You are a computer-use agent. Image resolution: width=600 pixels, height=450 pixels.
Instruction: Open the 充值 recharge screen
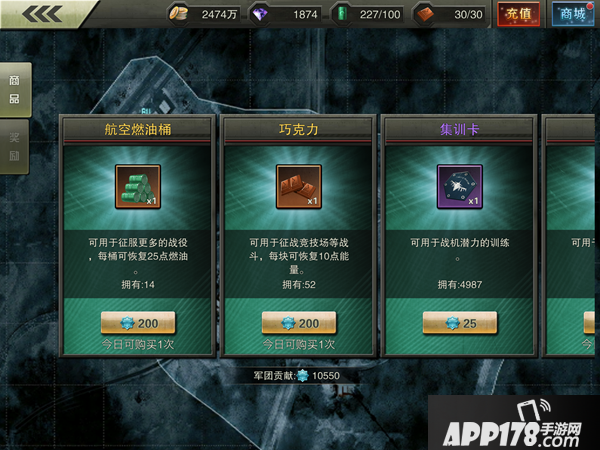point(518,14)
